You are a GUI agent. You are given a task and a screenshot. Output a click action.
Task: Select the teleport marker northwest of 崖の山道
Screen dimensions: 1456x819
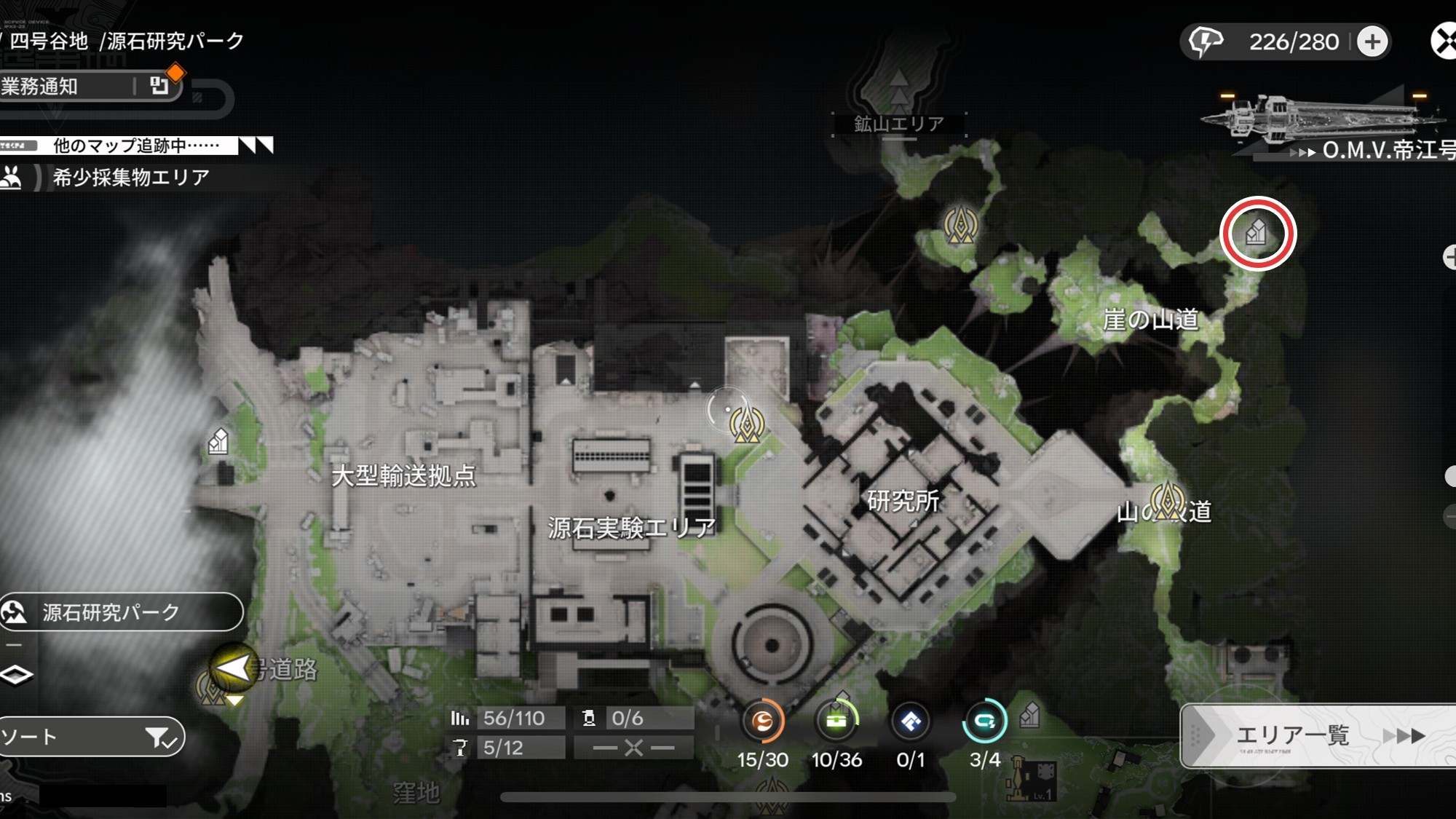(x=960, y=224)
